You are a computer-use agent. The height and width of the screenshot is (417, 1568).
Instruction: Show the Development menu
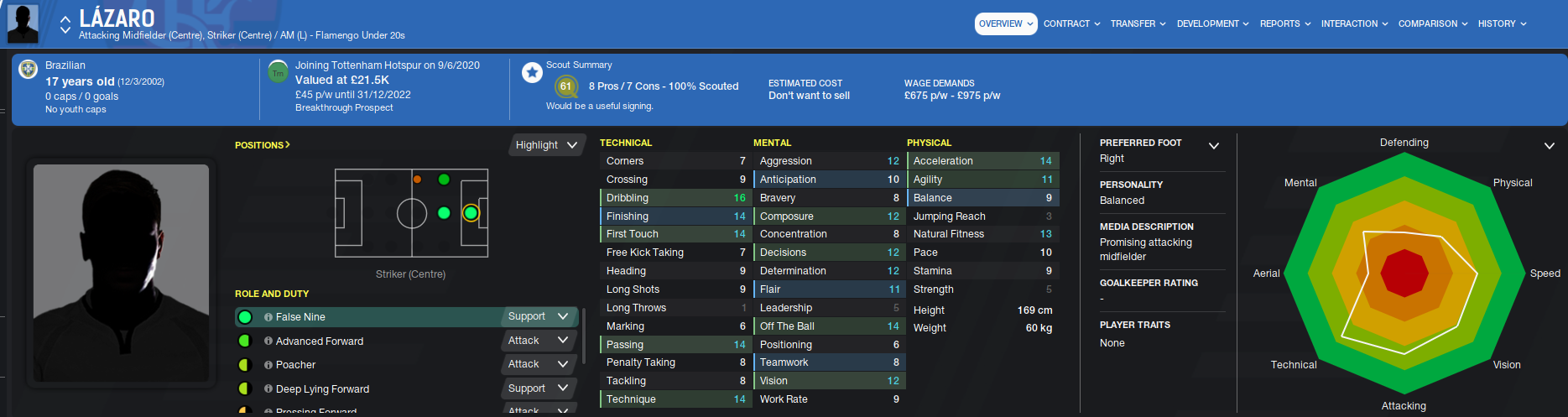coord(1212,24)
